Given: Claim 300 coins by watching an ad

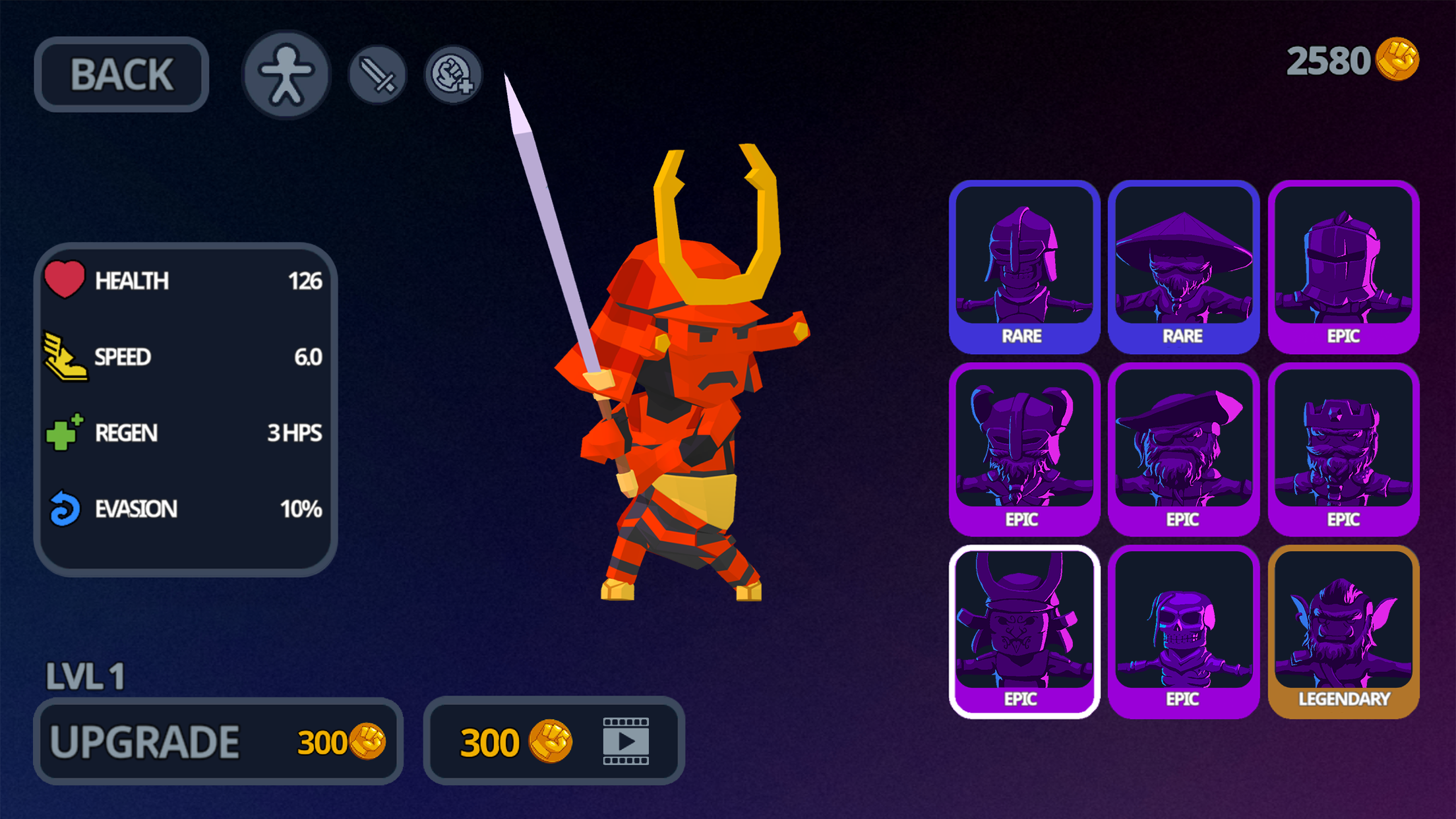Looking at the screenshot, I should click(x=554, y=741).
